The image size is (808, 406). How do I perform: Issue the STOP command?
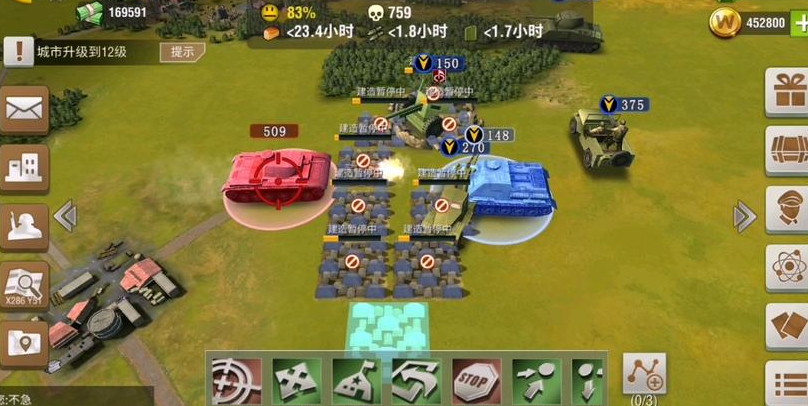[x=477, y=381]
